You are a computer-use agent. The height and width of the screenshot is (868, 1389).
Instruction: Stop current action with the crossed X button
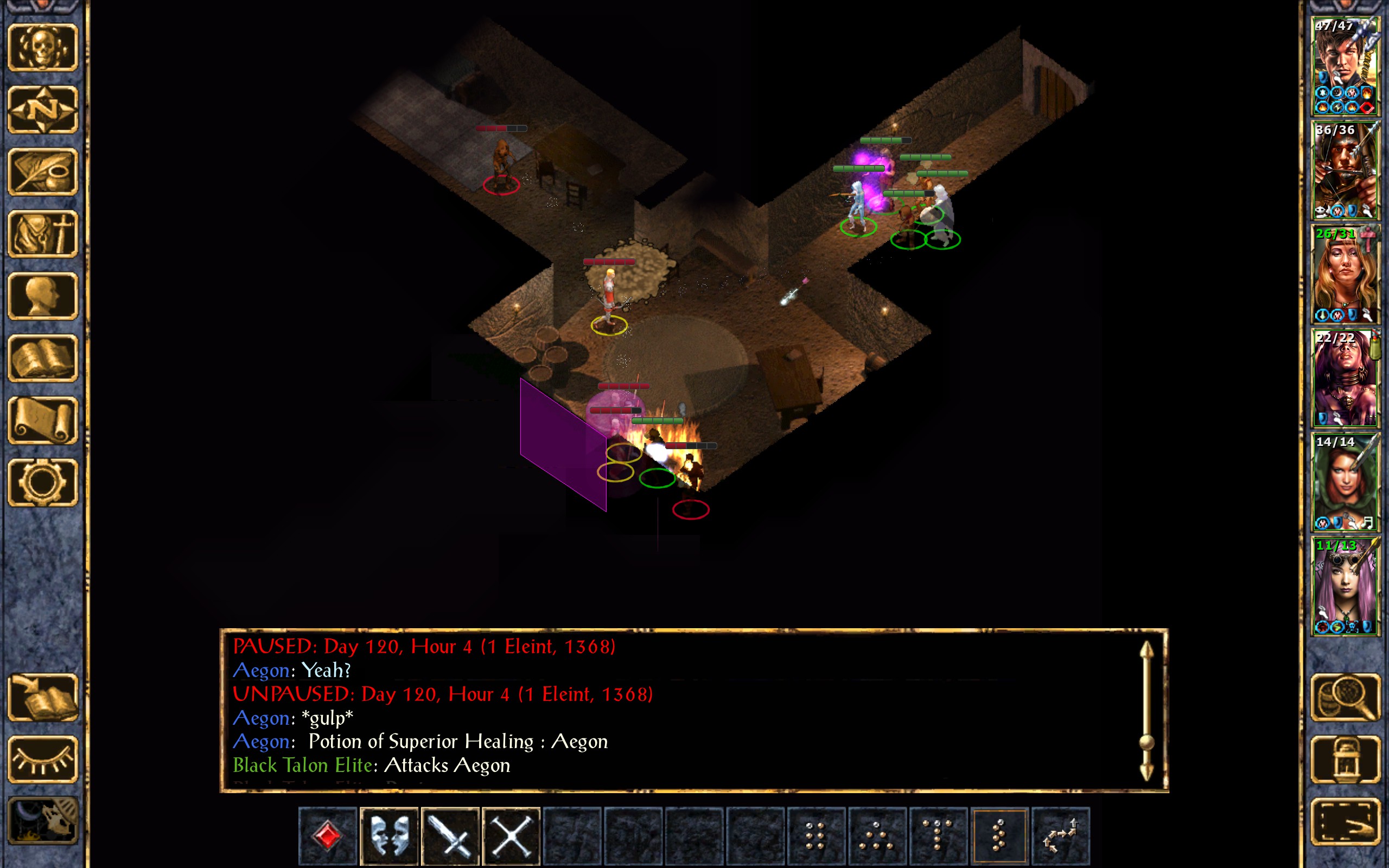(x=512, y=835)
